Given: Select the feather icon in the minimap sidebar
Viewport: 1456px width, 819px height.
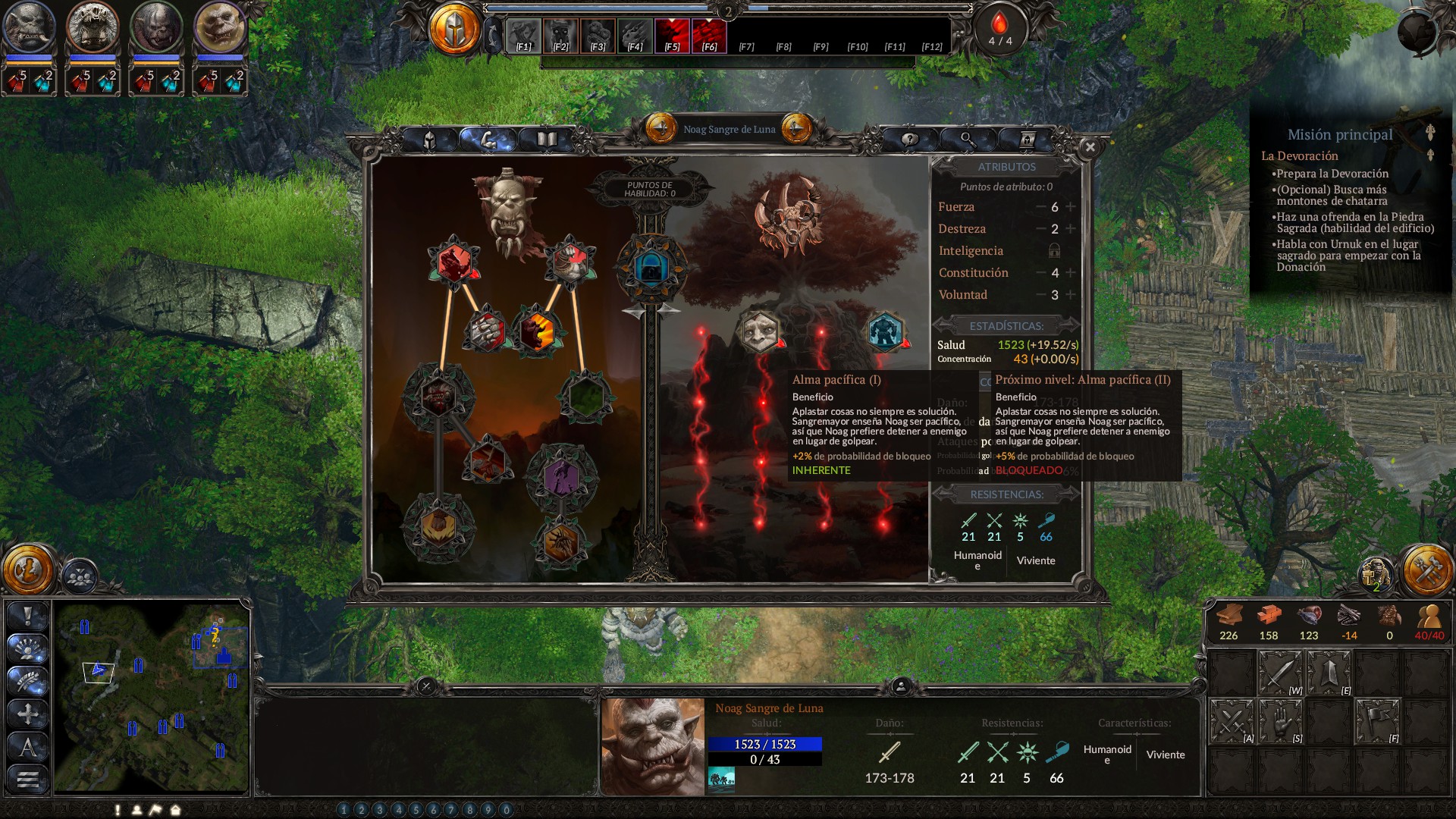Looking at the screenshot, I should coord(27,680).
